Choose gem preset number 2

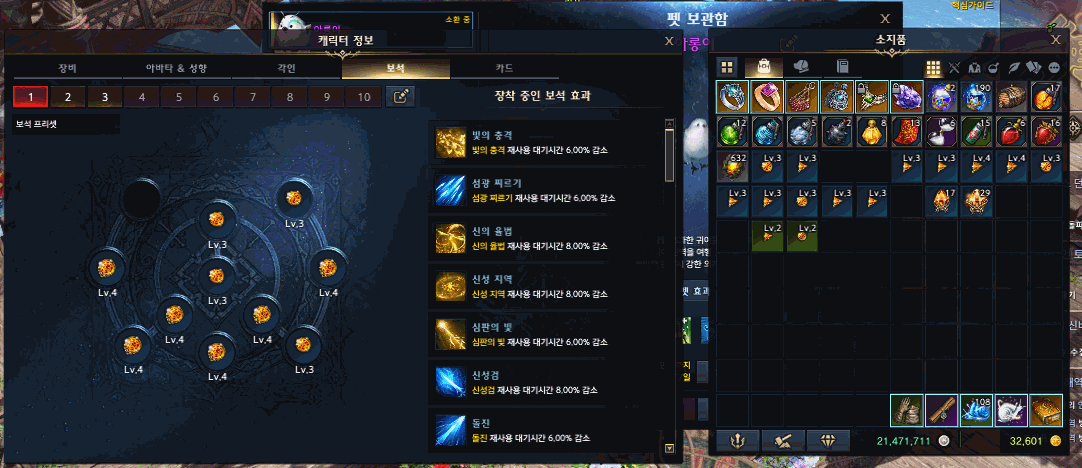pyautogui.click(x=67, y=97)
